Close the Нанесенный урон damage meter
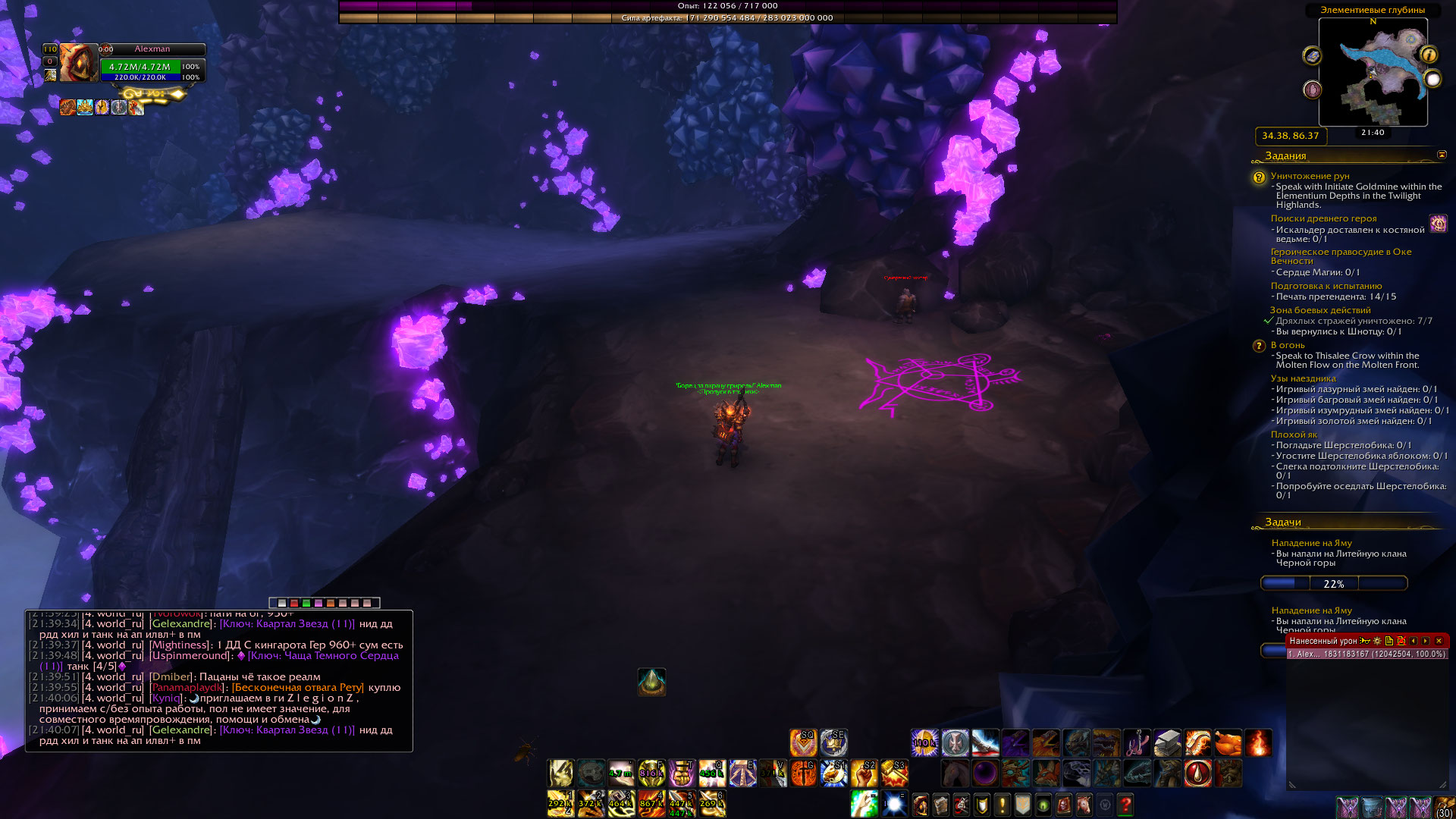Screen dimensions: 1456x819 [x=1439, y=641]
